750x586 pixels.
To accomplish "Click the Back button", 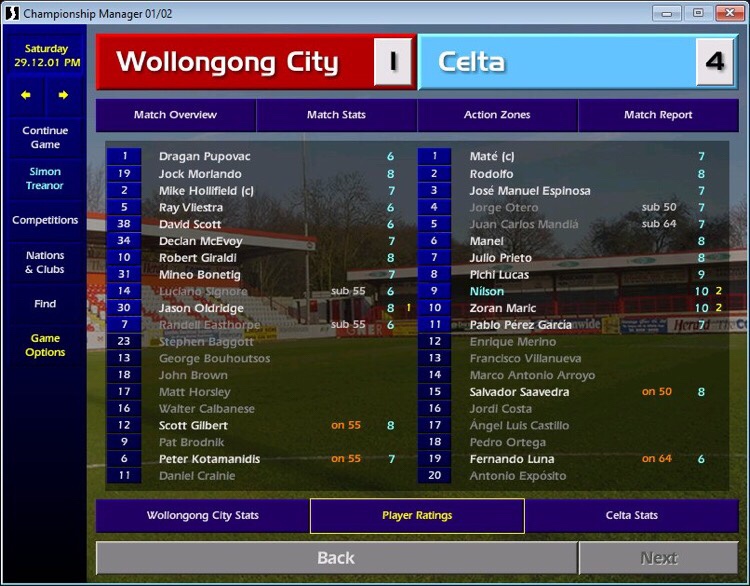I will [x=336, y=558].
